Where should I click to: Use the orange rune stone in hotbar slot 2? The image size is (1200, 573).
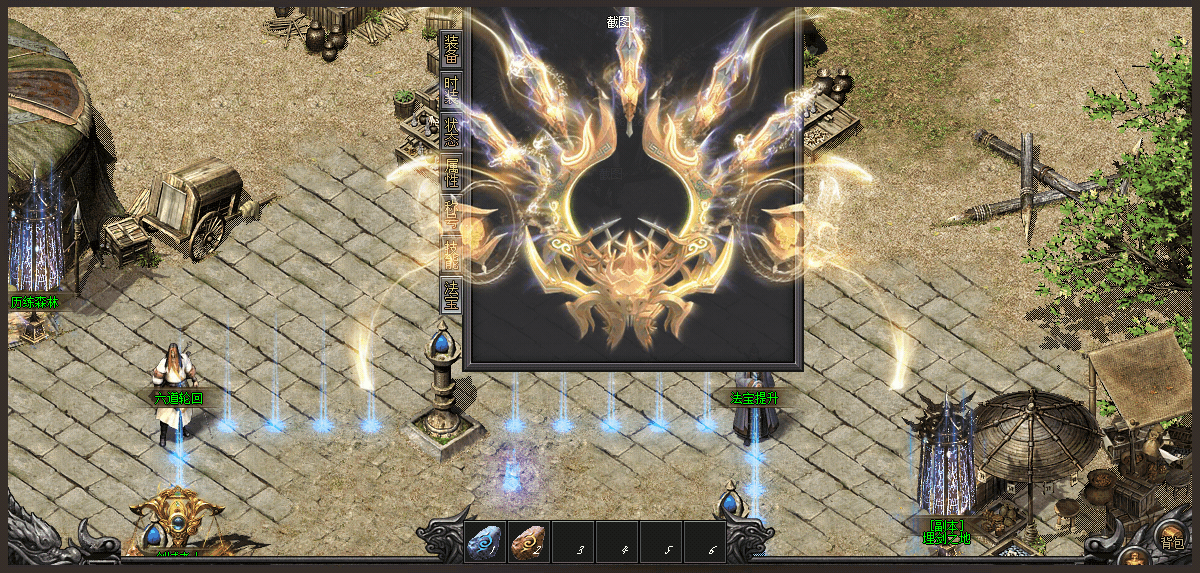pos(529,543)
